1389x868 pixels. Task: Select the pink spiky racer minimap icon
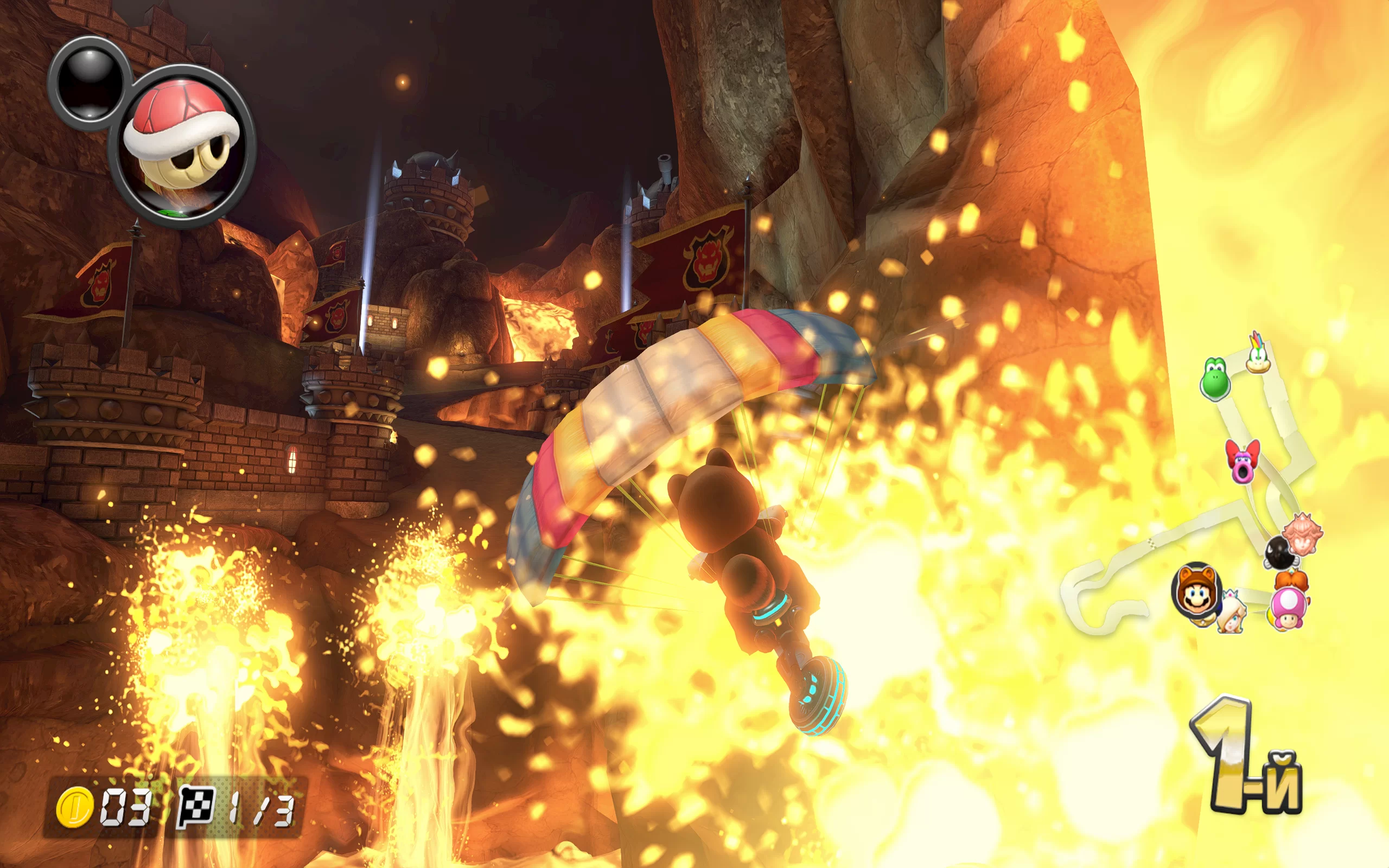(x=1302, y=534)
